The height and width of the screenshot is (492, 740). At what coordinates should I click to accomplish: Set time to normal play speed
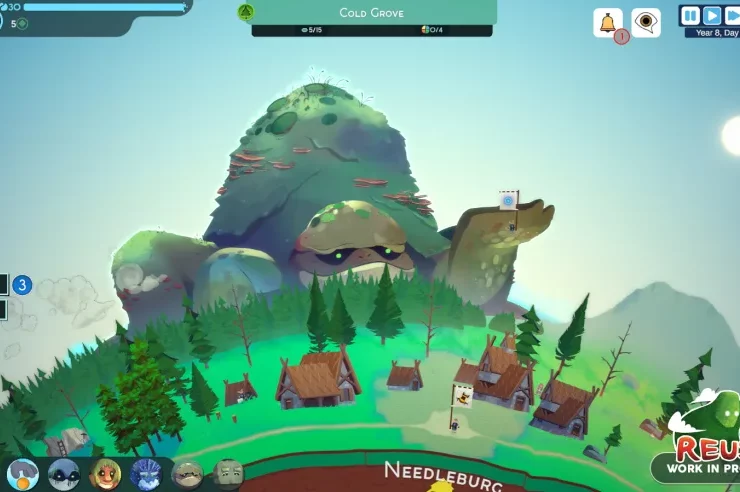[712, 15]
